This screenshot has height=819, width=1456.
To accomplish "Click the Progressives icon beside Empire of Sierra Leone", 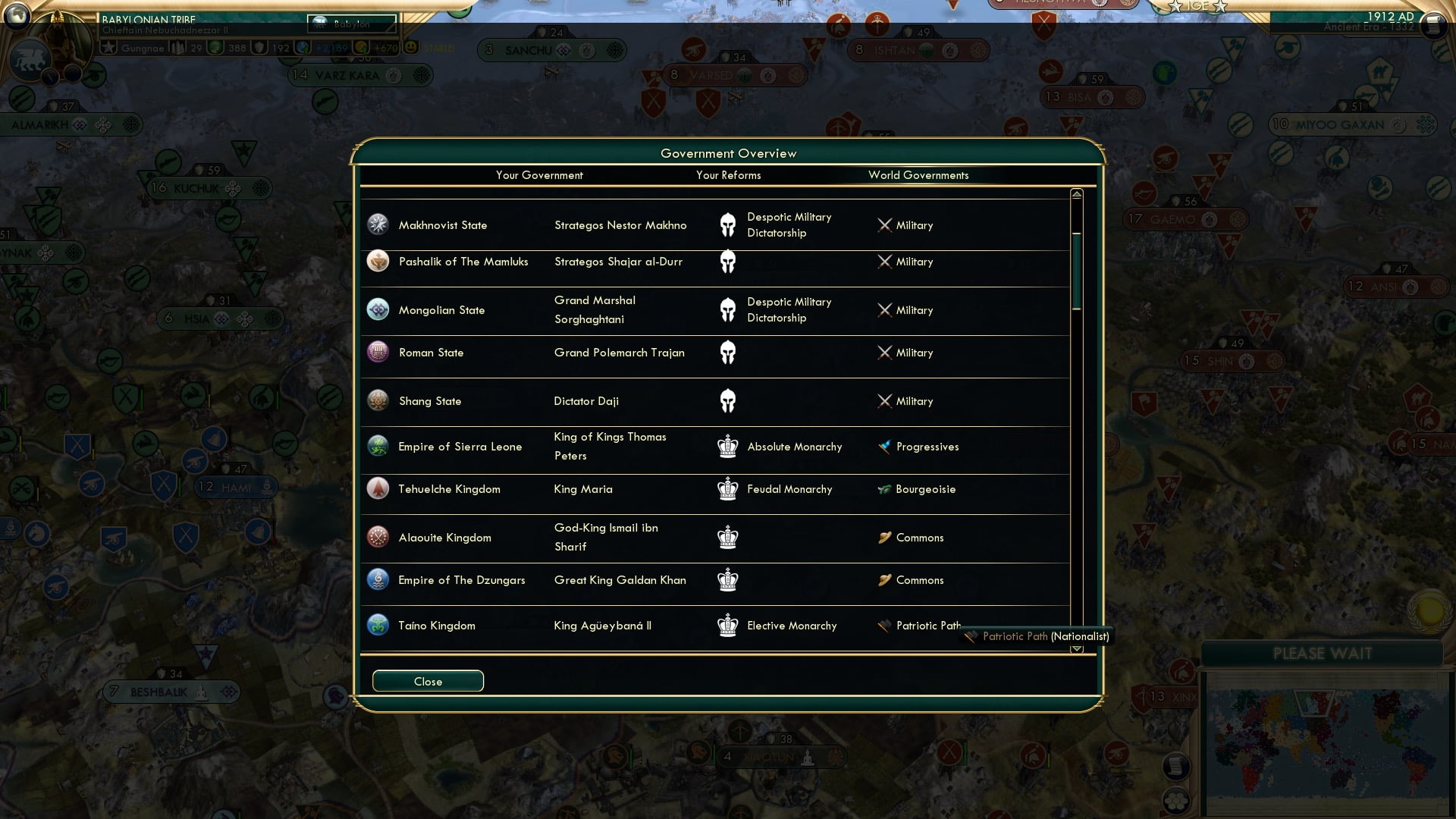I will 884,446.
